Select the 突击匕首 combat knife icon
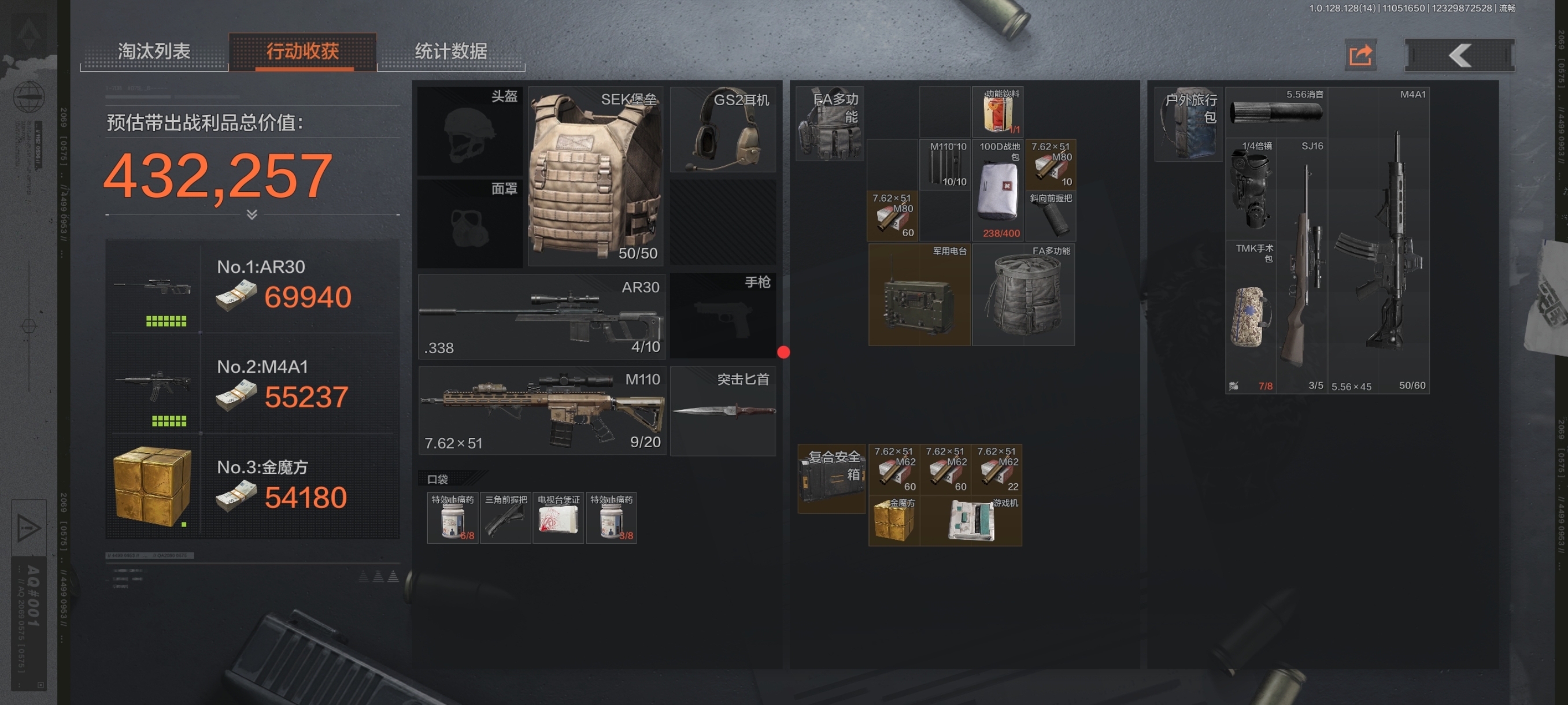 (724, 411)
